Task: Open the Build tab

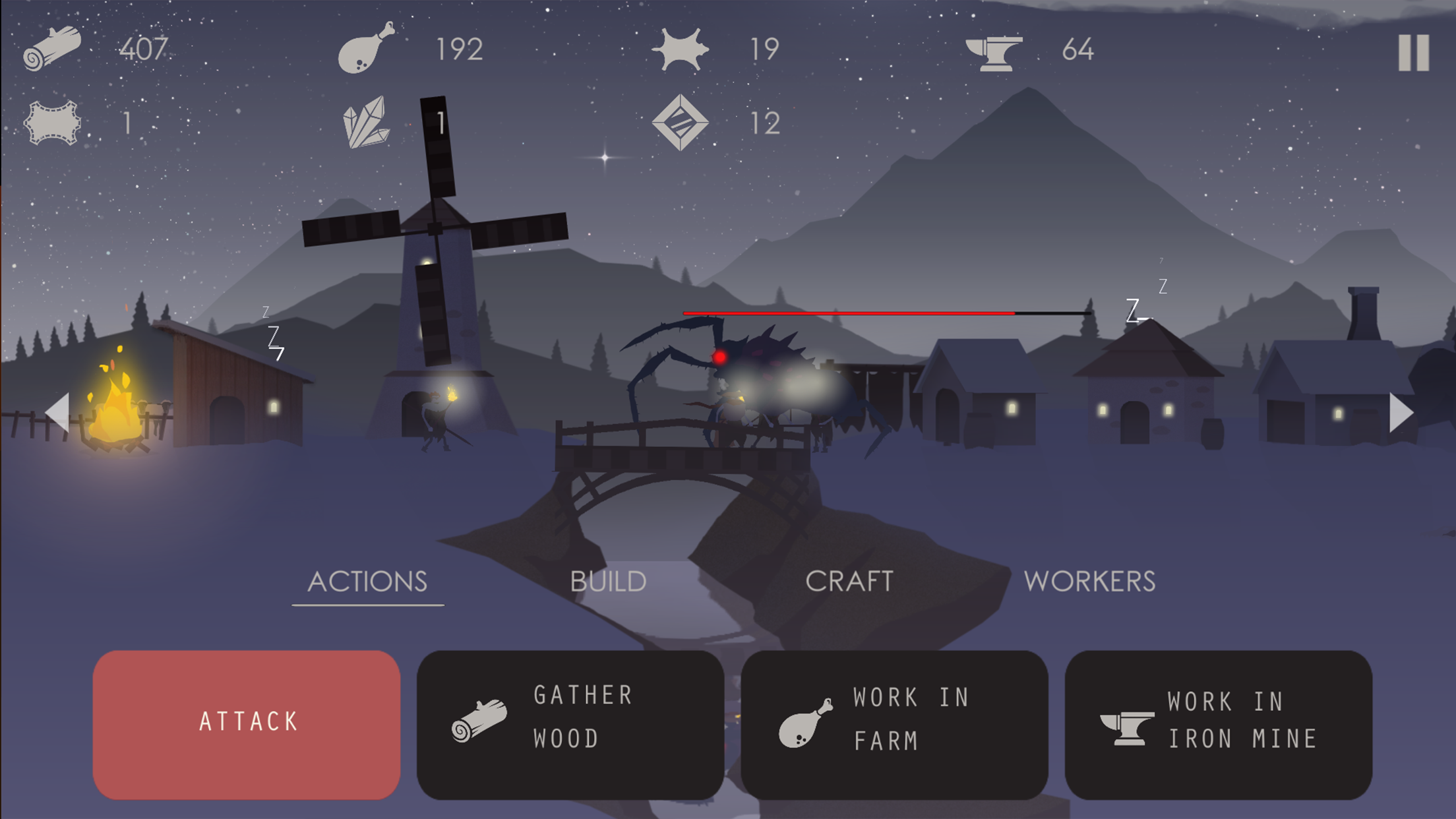Action: coord(608,582)
